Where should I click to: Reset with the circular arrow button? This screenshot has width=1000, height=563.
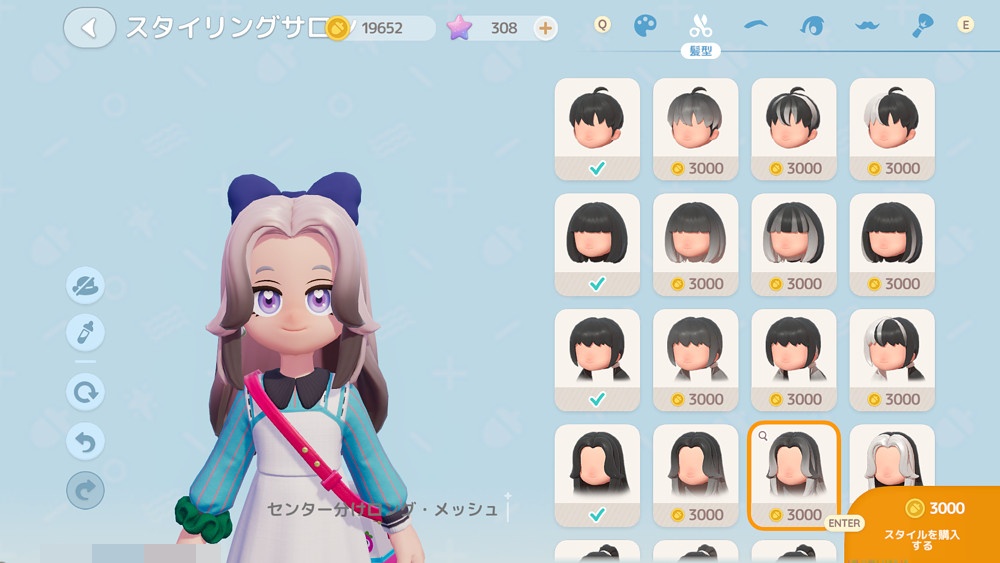85,391
